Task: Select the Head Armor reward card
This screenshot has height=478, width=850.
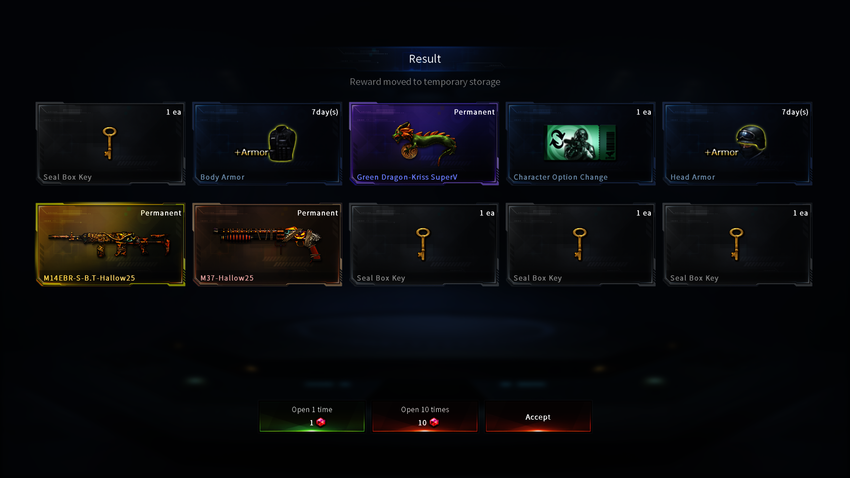Action: [737, 144]
